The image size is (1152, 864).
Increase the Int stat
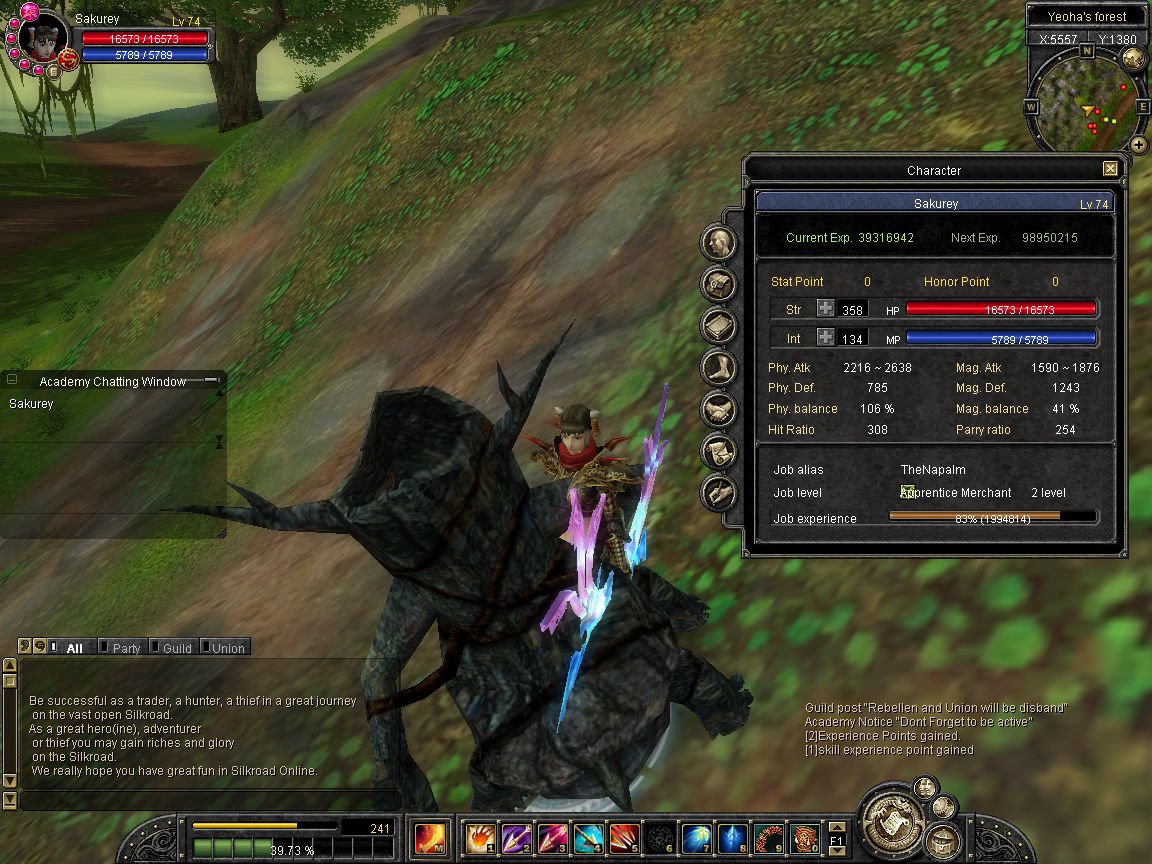click(x=825, y=338)
